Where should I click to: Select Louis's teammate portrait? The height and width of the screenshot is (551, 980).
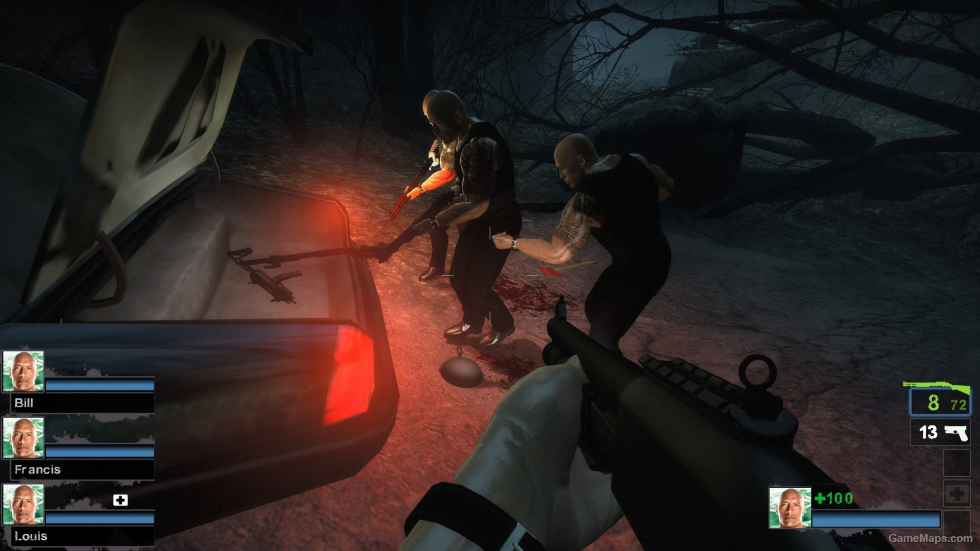[x=23, y=504]
